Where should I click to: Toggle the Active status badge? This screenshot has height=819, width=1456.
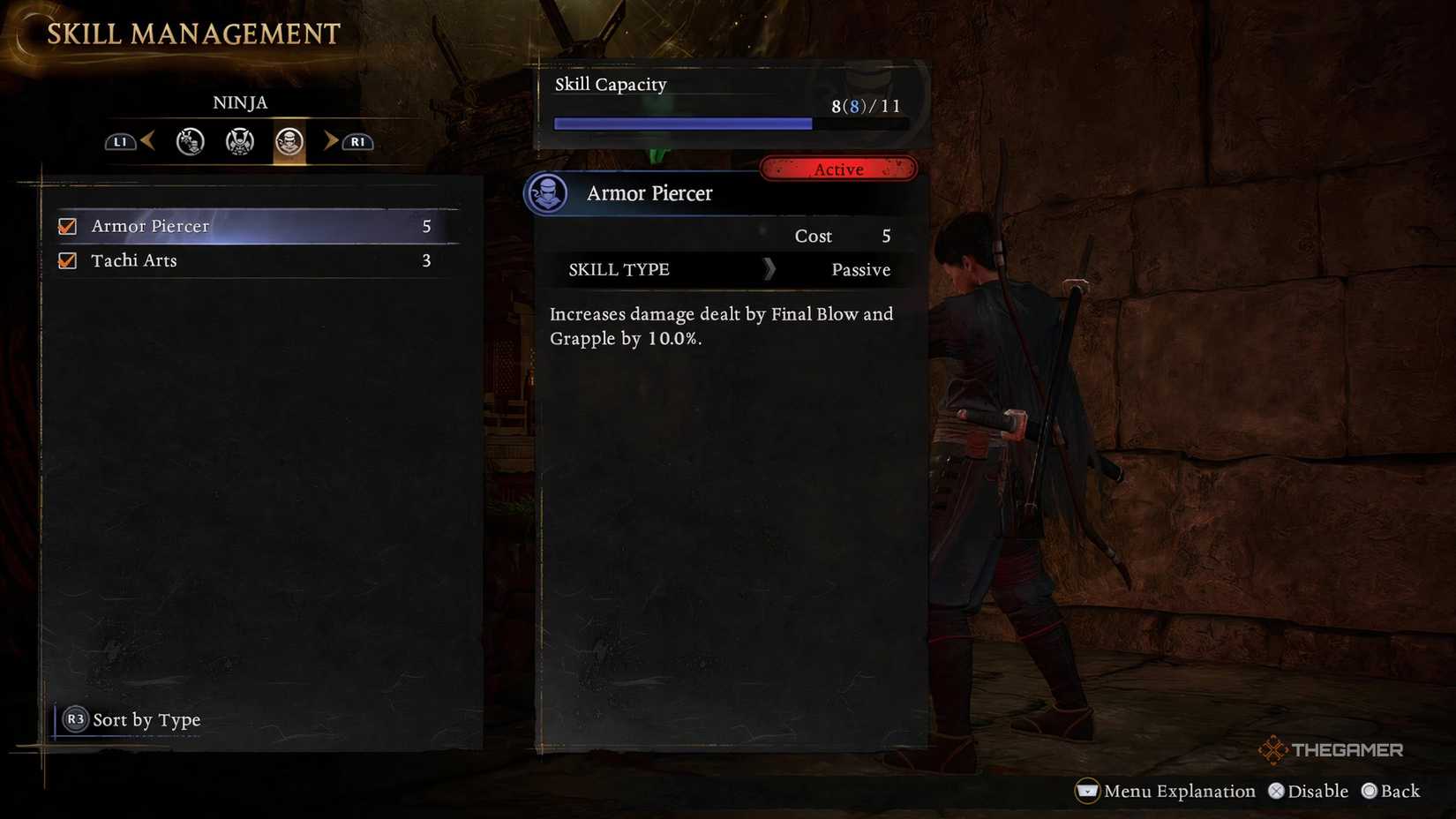[838, 169]
